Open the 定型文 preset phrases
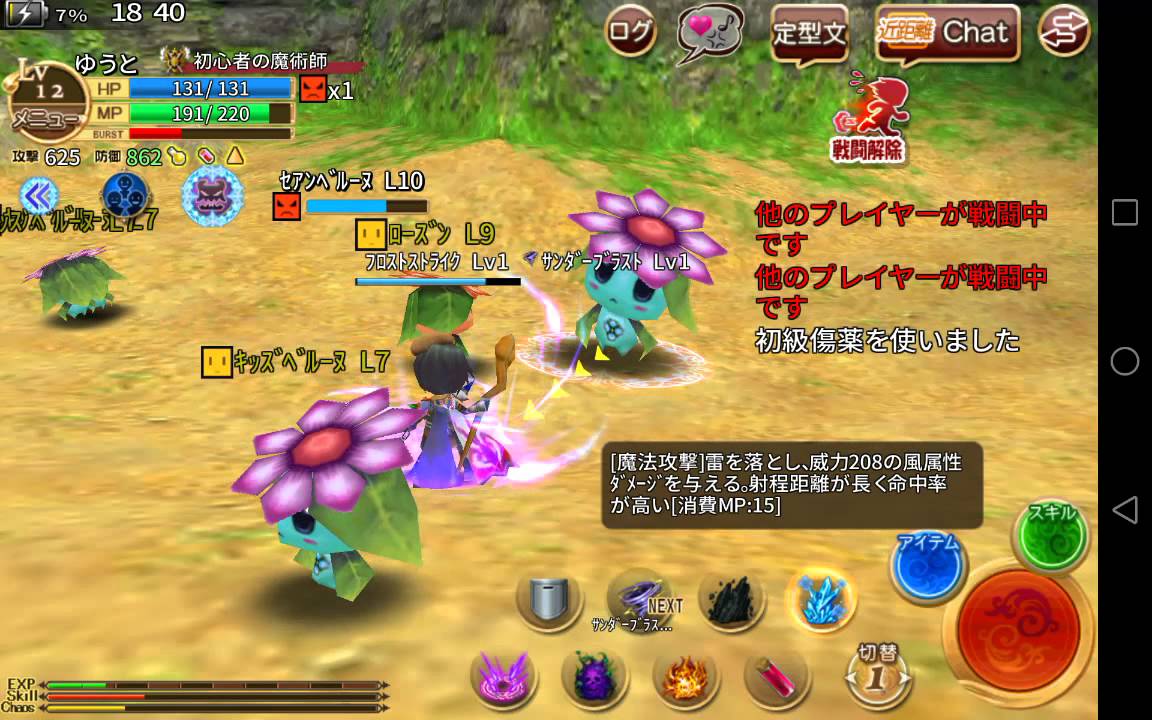1152x720 pixels. [809, 35]
